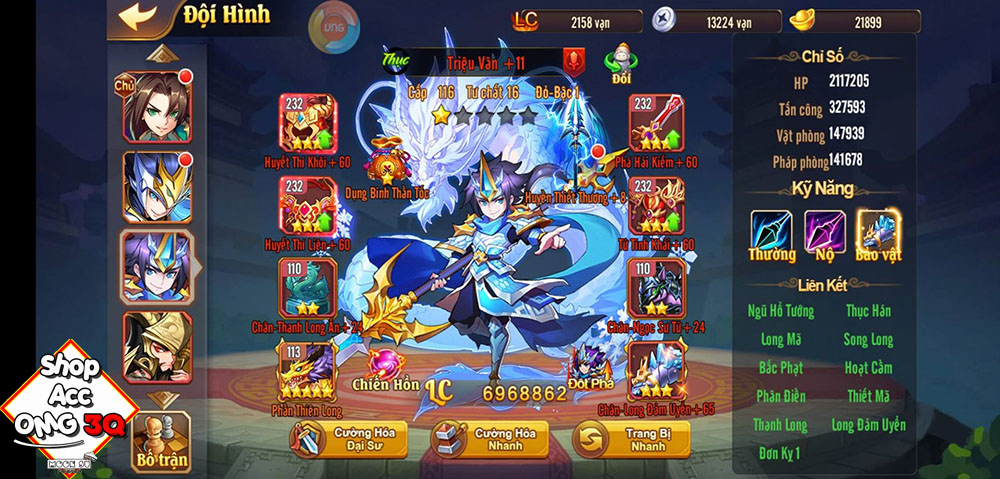This screenshot has width=1000, height=479.
Task: Select the Huyết Thí Khôi helmet slot
Action: 308,125
